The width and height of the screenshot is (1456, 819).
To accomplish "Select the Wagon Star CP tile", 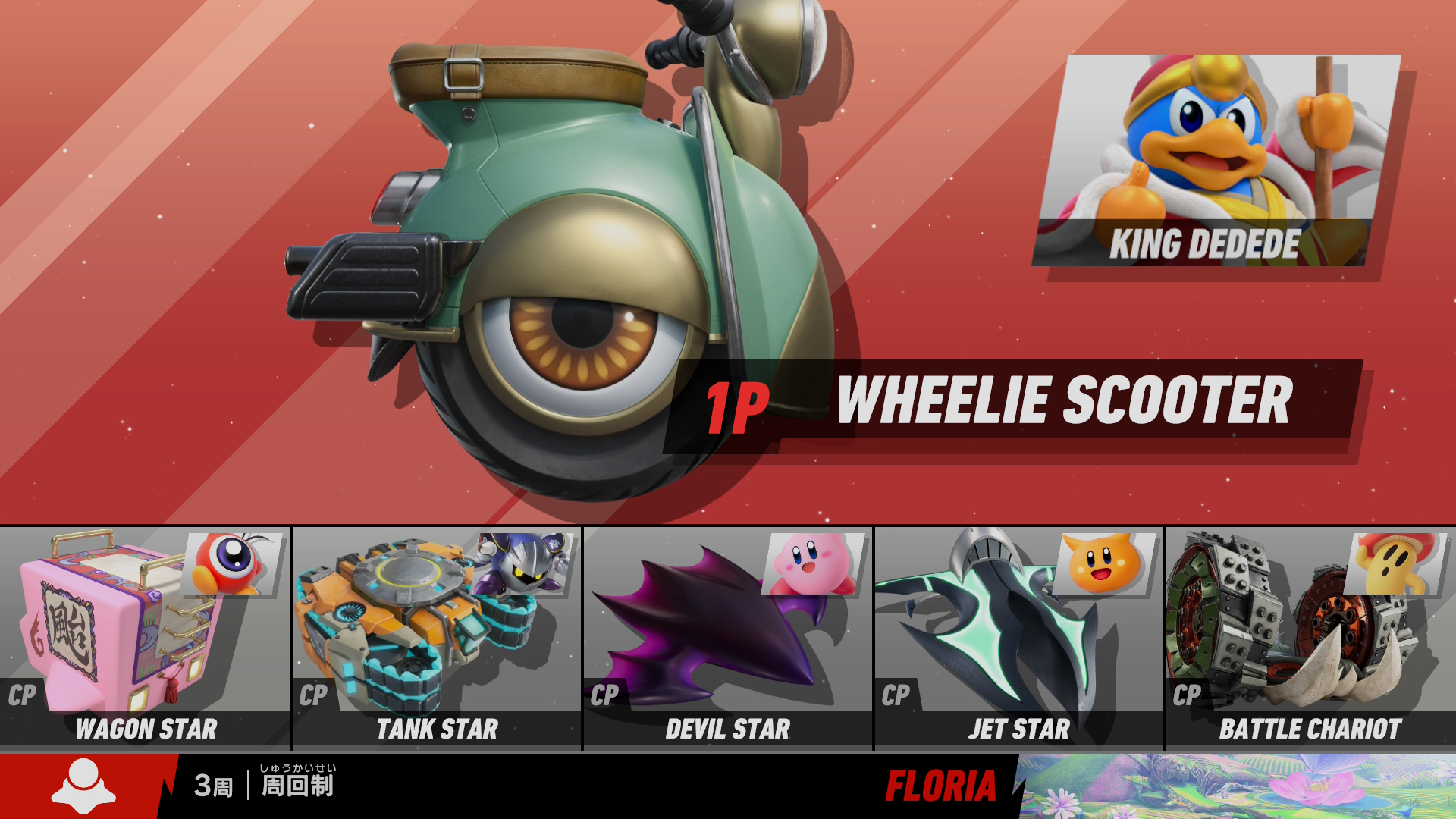I will pos(145,638).
